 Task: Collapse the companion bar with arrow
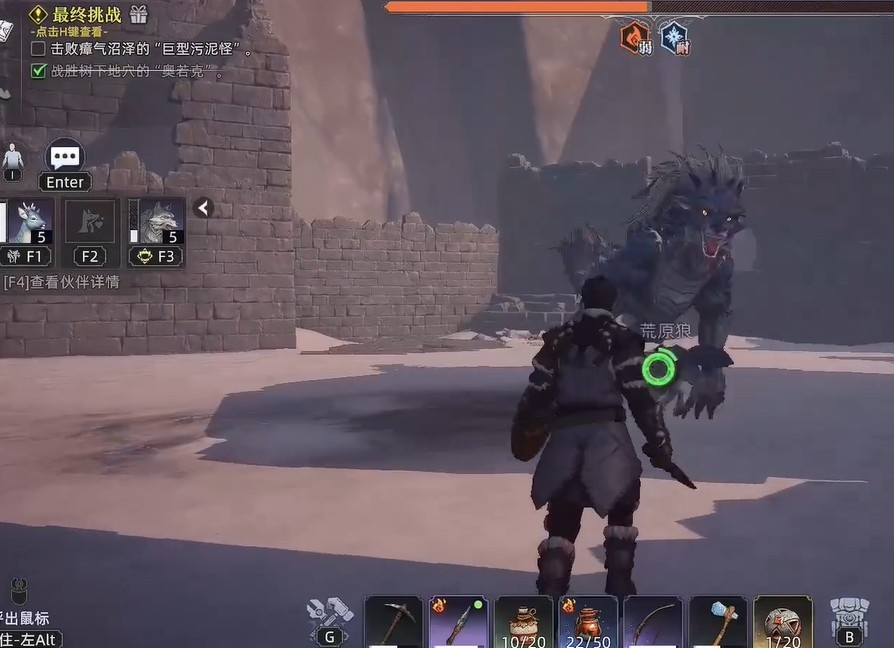[203, 208]
